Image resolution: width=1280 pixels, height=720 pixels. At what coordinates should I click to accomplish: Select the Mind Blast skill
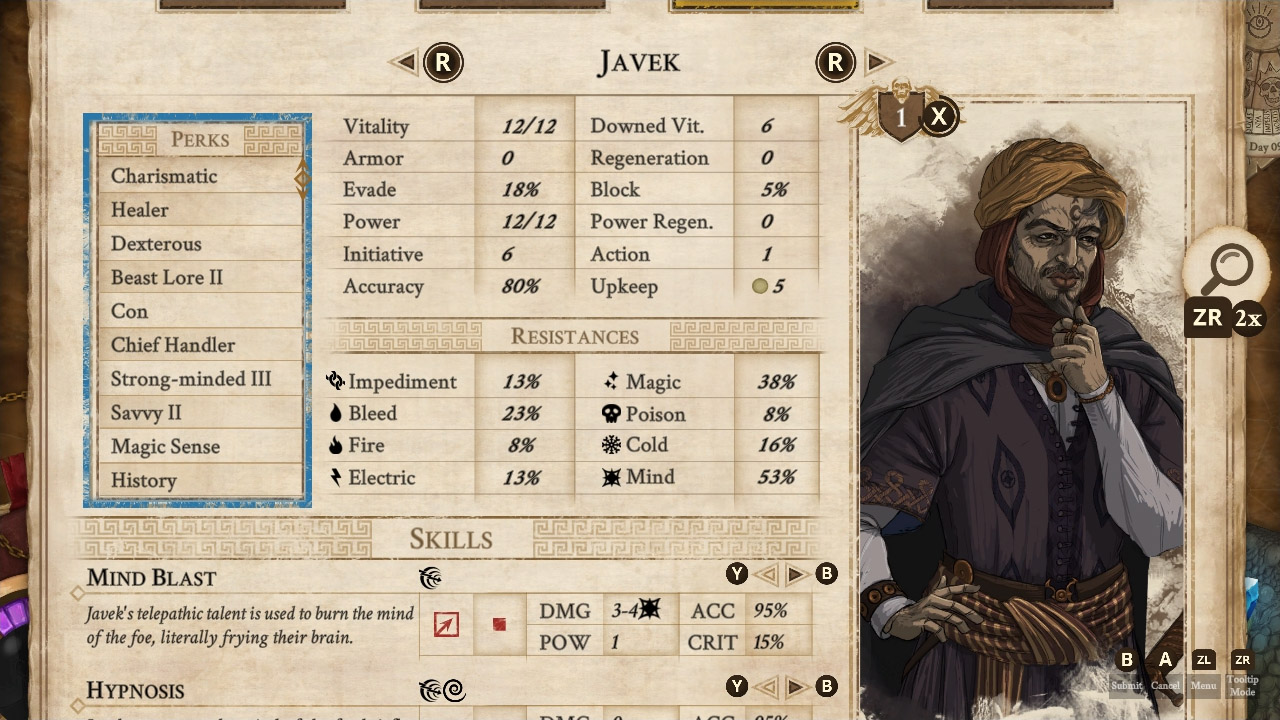tap(151, 578)
